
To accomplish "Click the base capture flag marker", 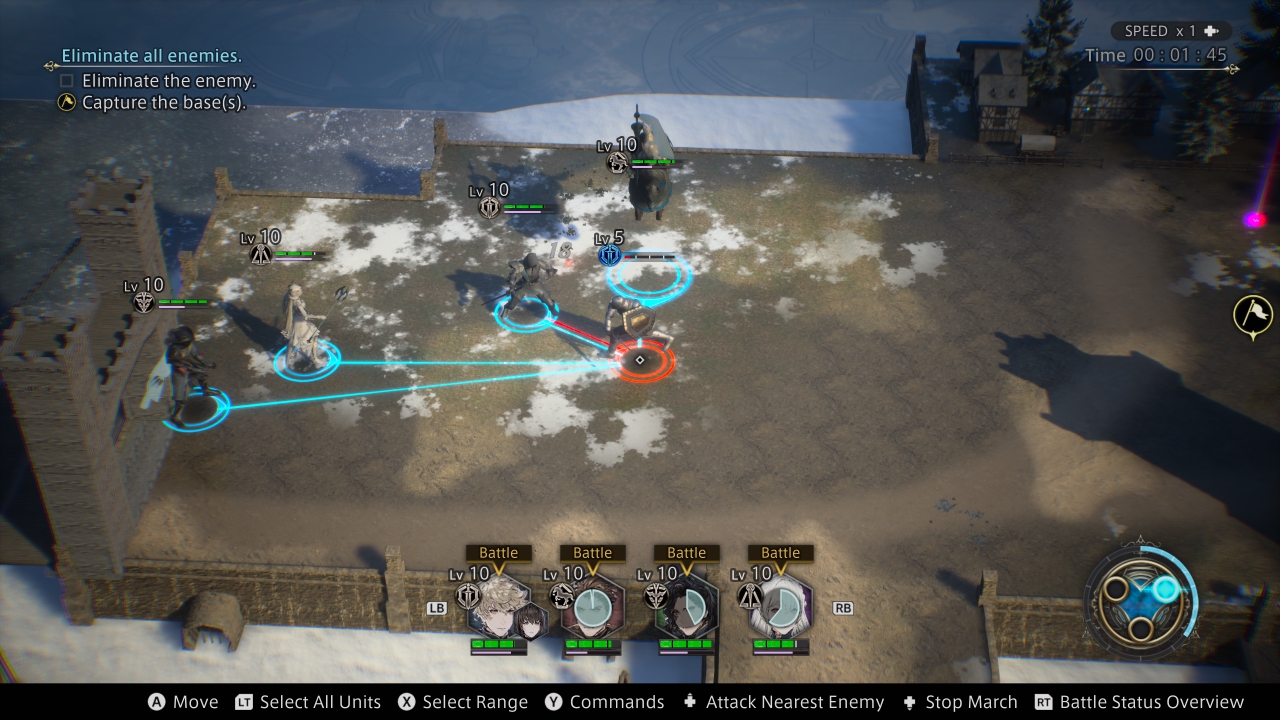I will (1253, 314).
